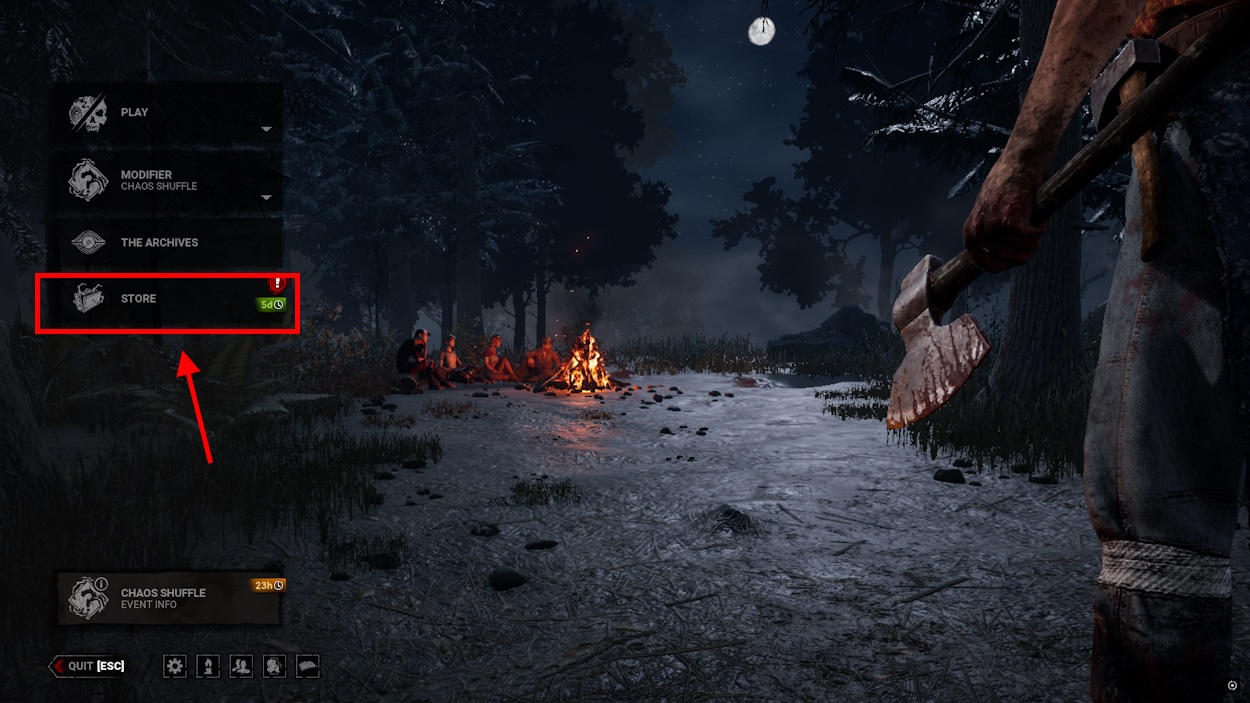Click the candle icon button
Image resolution: width=1250 pixels, height=703 pixels.
(x=209, y=666)
